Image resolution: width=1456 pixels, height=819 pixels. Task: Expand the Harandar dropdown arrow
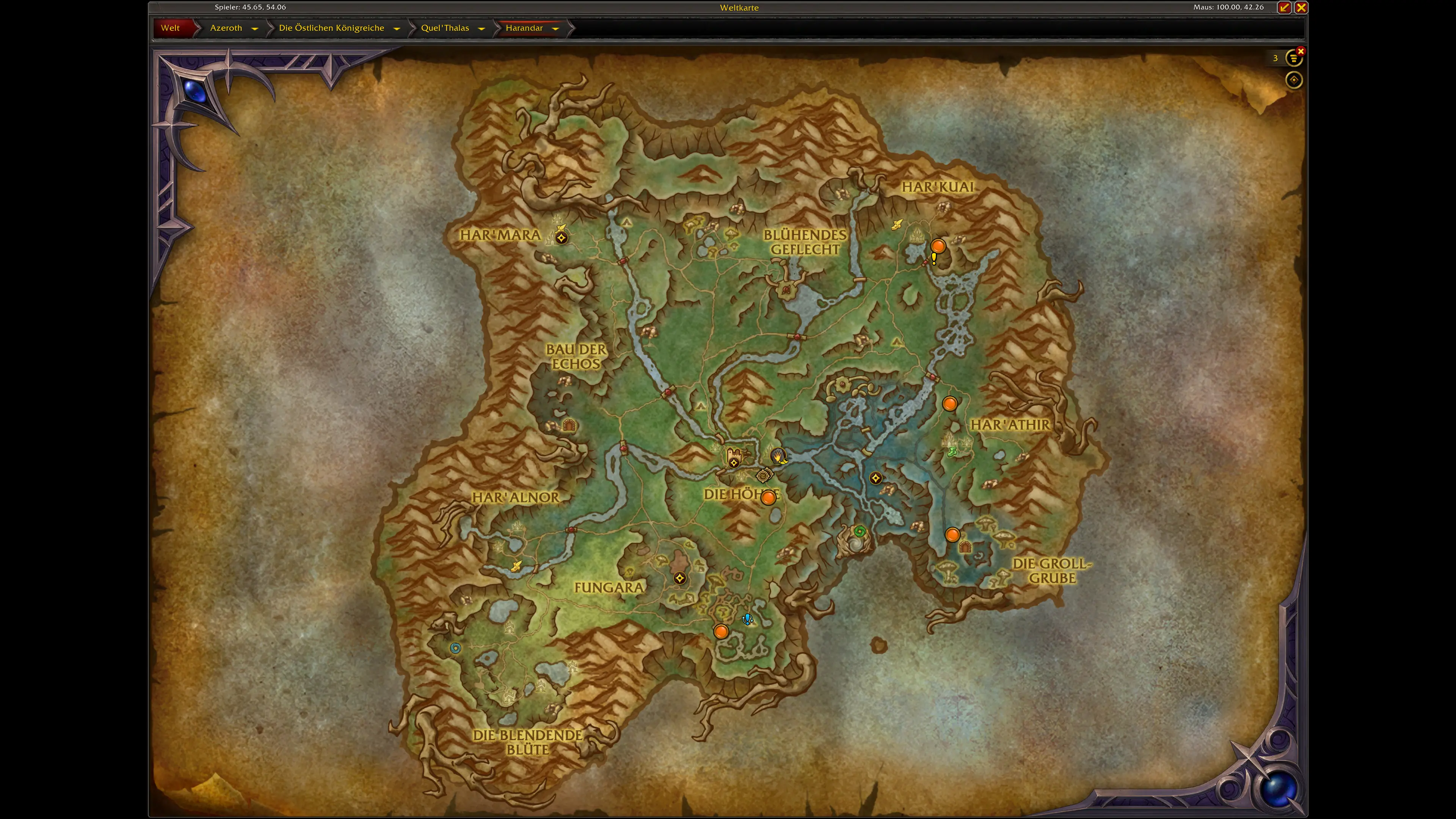[555, 28]
